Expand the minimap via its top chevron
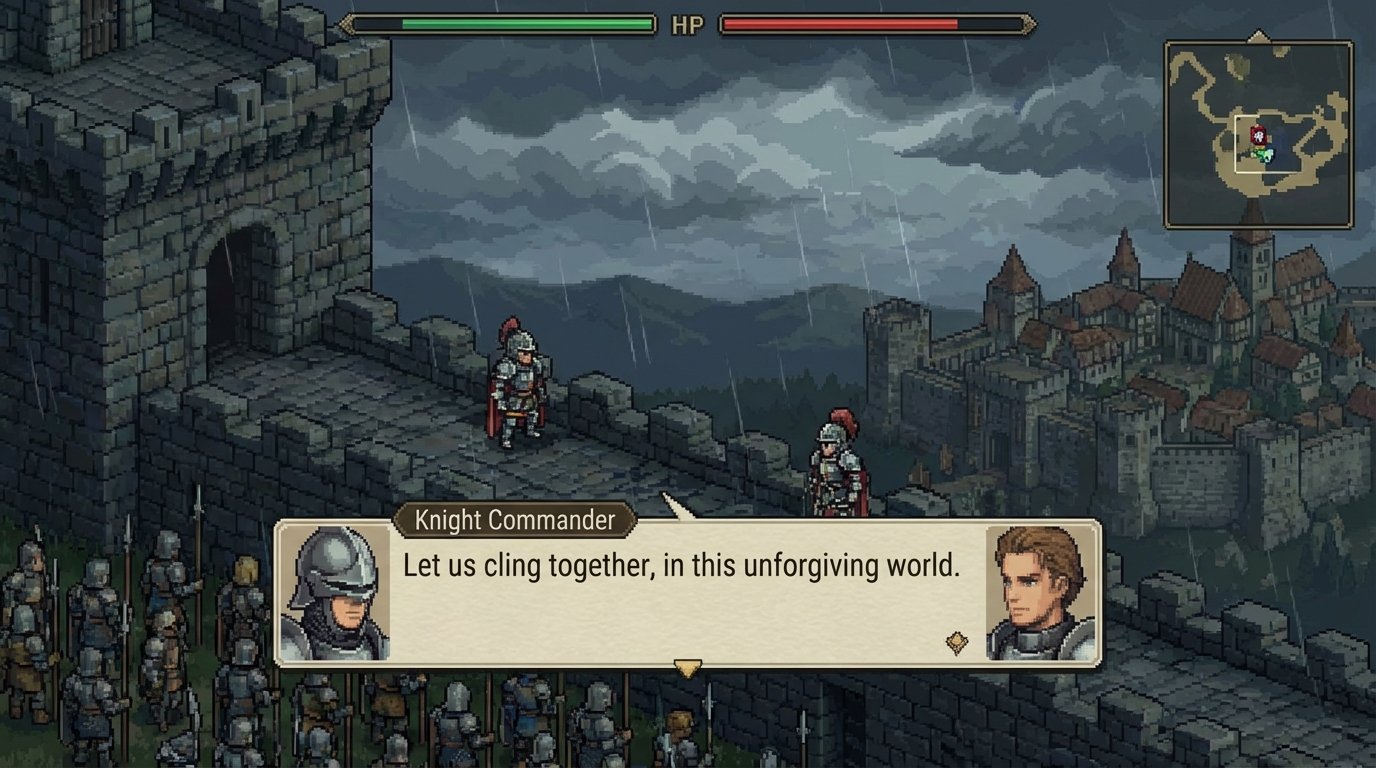This screenshot has height=768, width=1376. pyautogui.click(x=1259, y=33)
